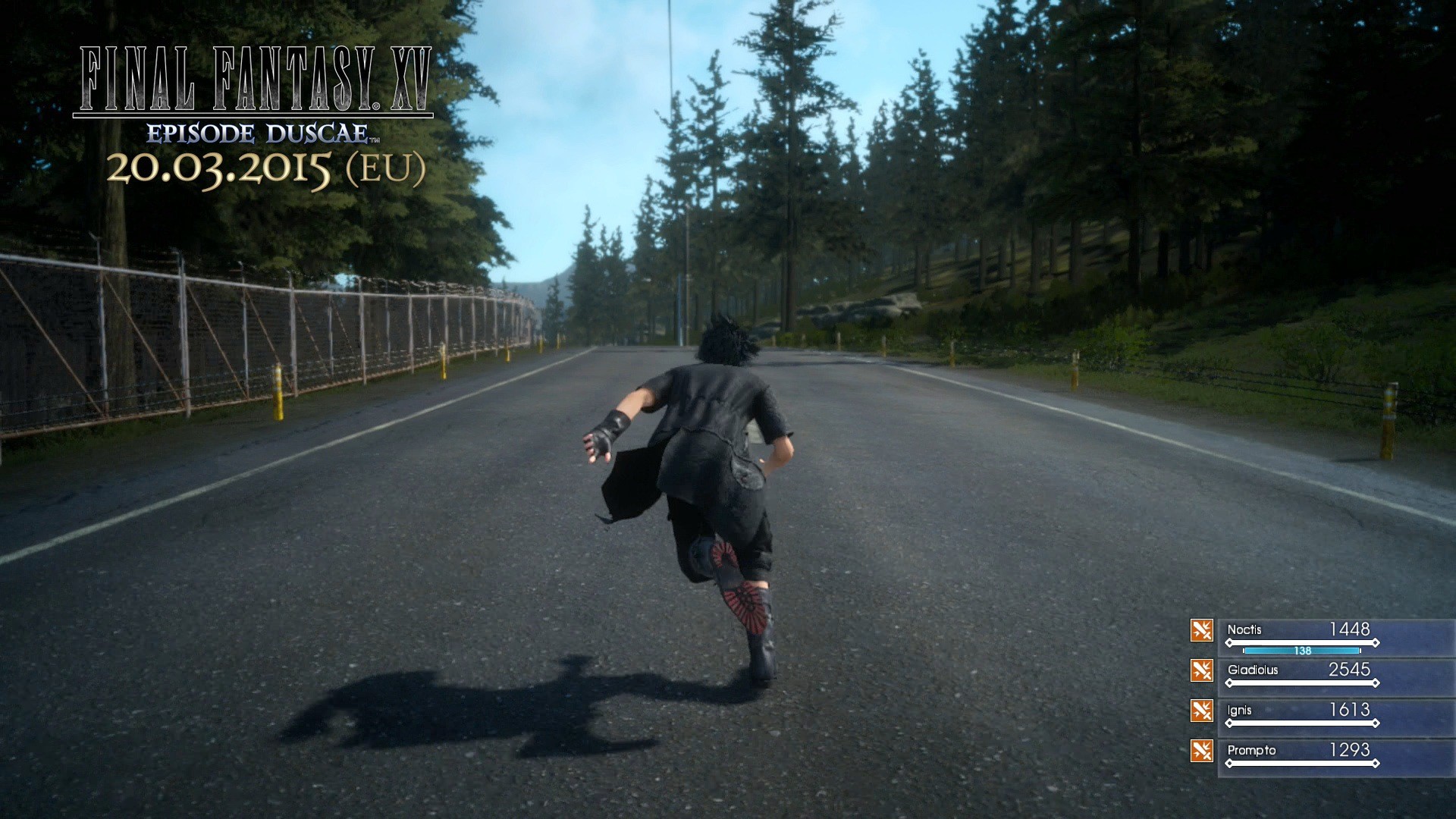Click the crossed-swords icon beside Noctis
The height and width of the screenshot is (819, 1456).
[1202, 629]
